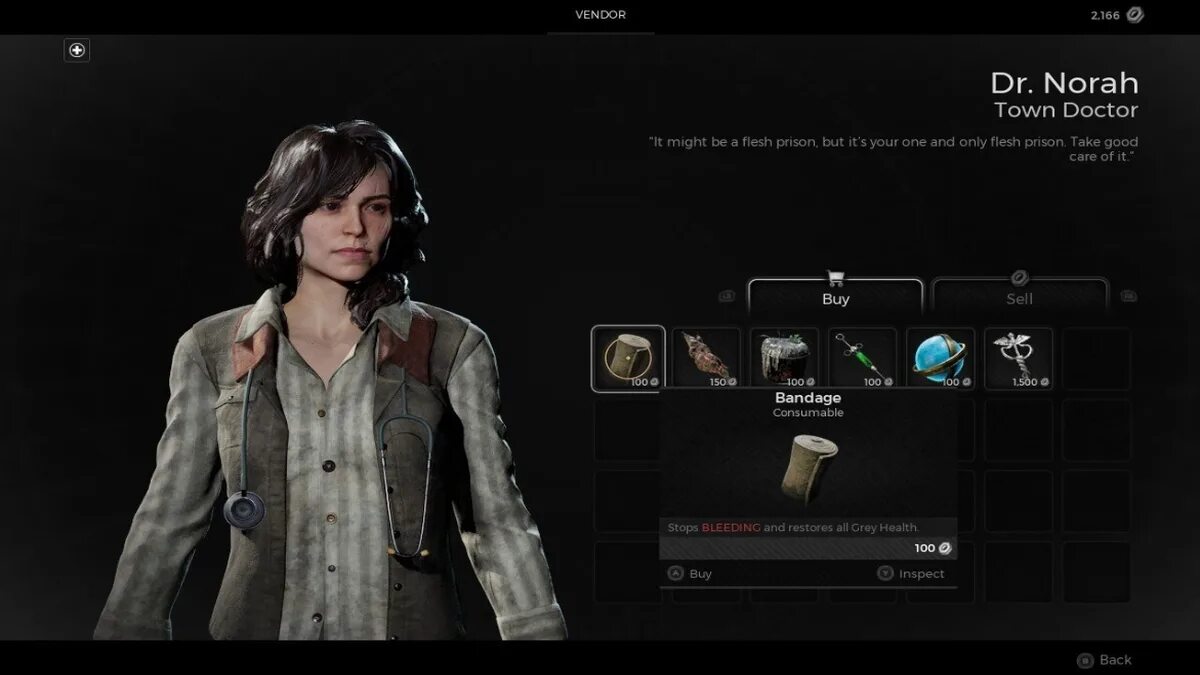The width and height of the screenshot is (1200, 675).
Task: Open the Sell tab
Action: pos(1019,298)
